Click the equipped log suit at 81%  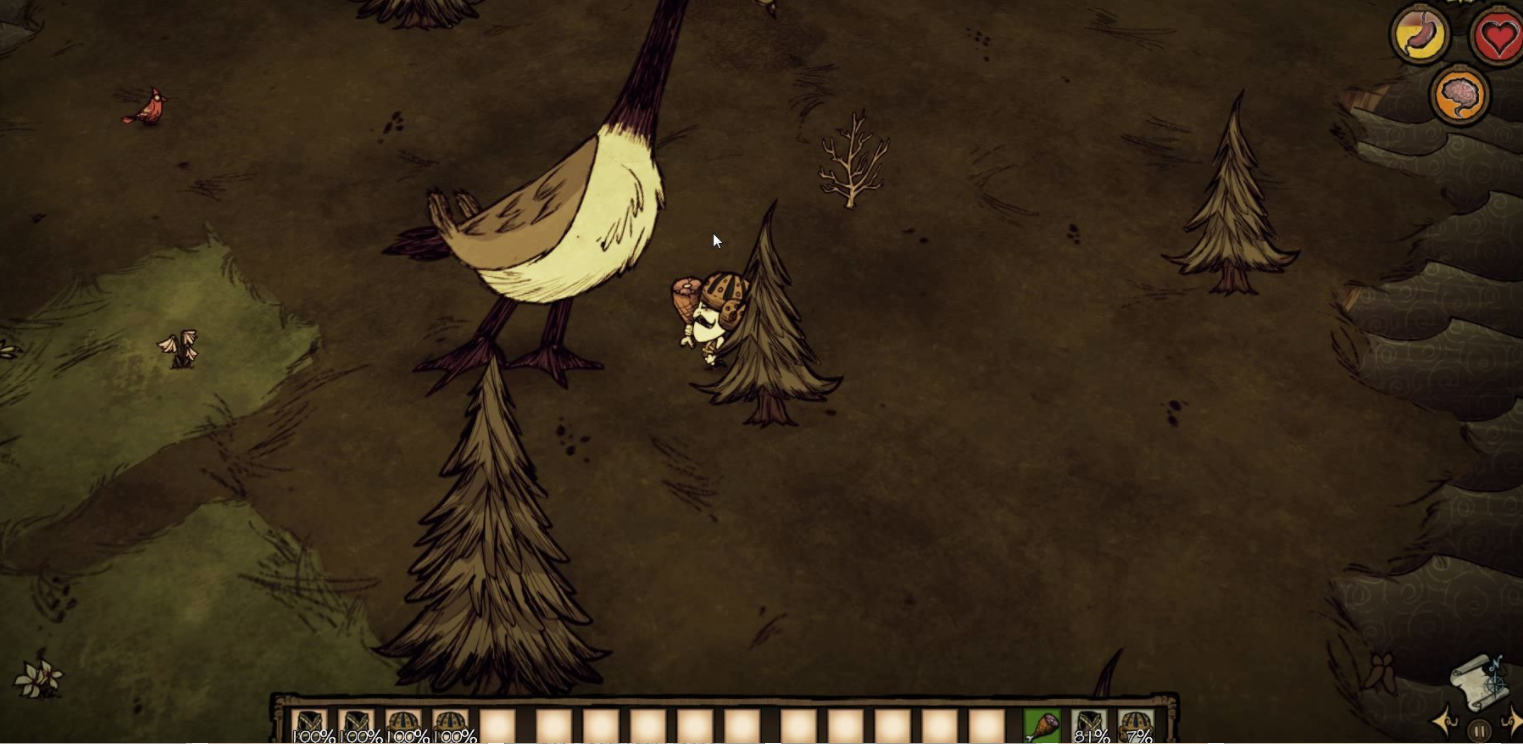1089,727
